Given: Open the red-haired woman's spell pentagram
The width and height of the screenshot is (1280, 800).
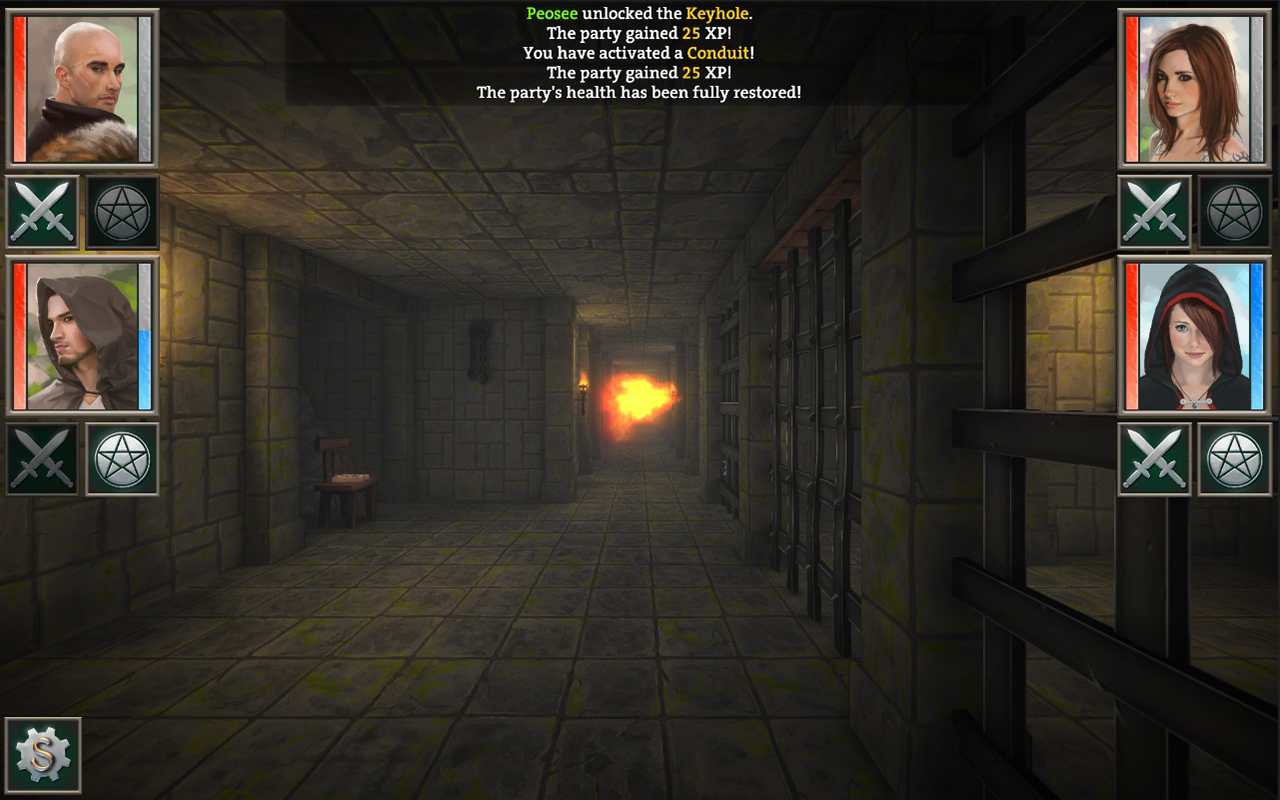Looking at the screenshot, I should click(x=1234, y=211).
